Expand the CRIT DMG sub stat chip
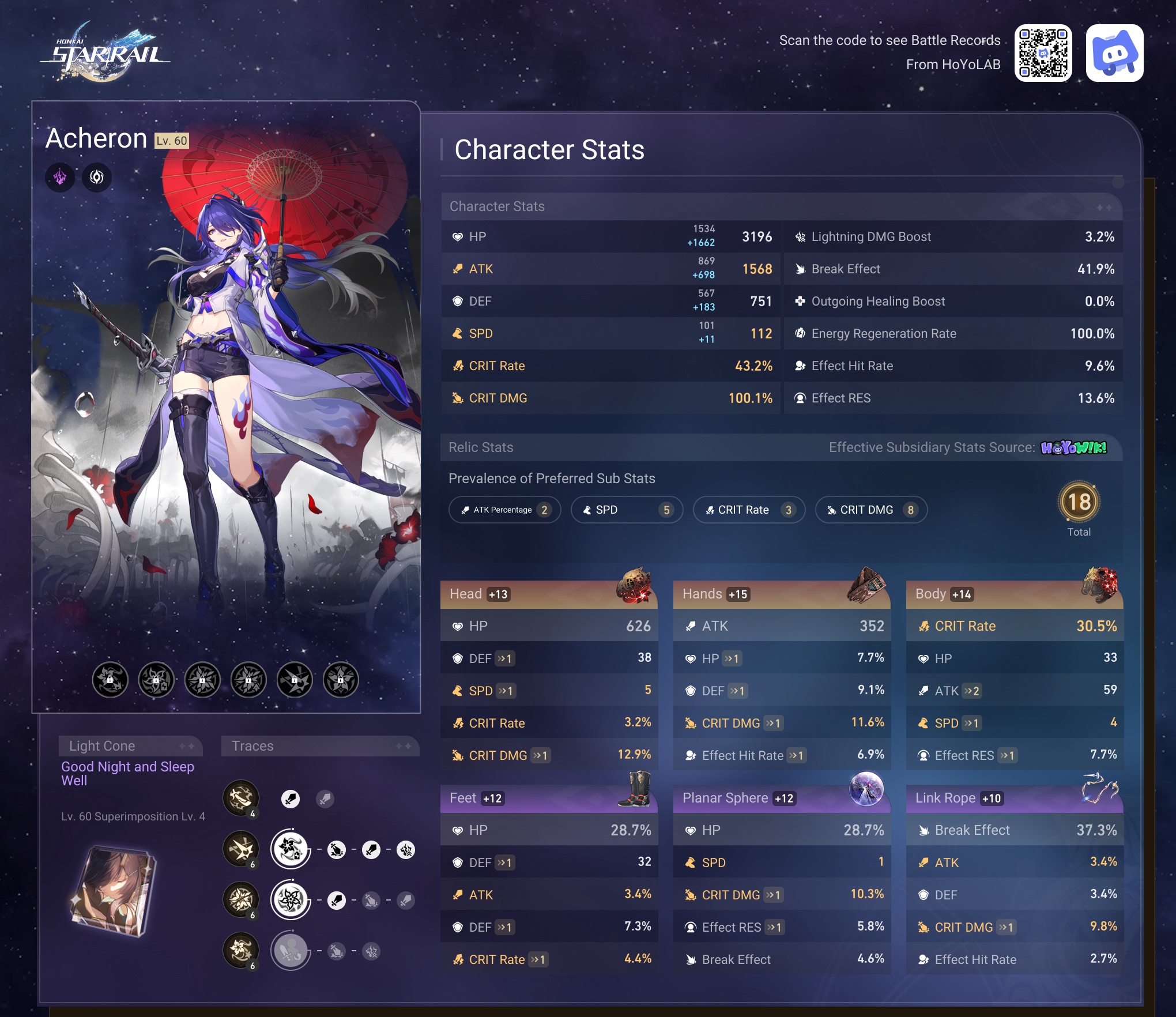The image size is (1176, 1017). 870,510
